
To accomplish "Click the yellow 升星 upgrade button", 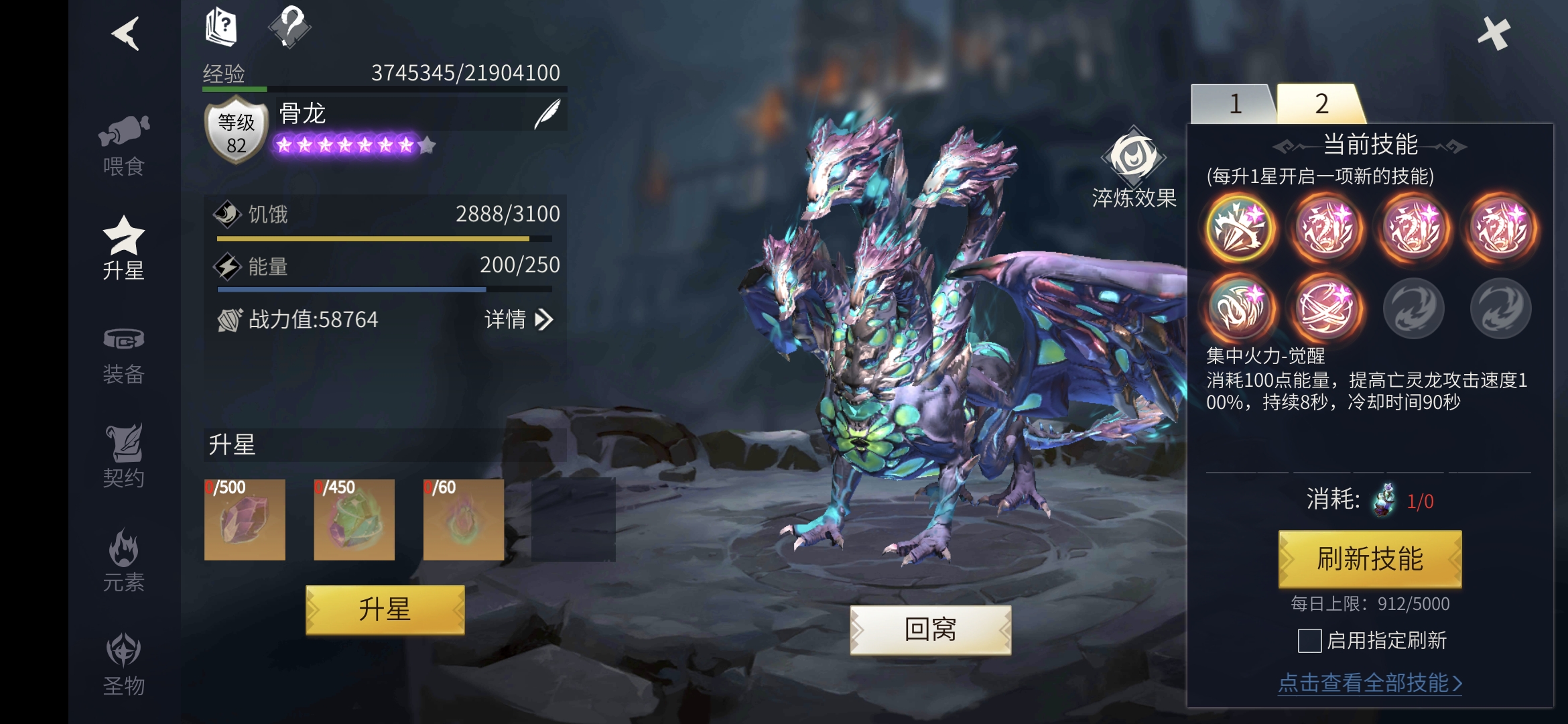I will pyautogui.click(x=385, y=610).
